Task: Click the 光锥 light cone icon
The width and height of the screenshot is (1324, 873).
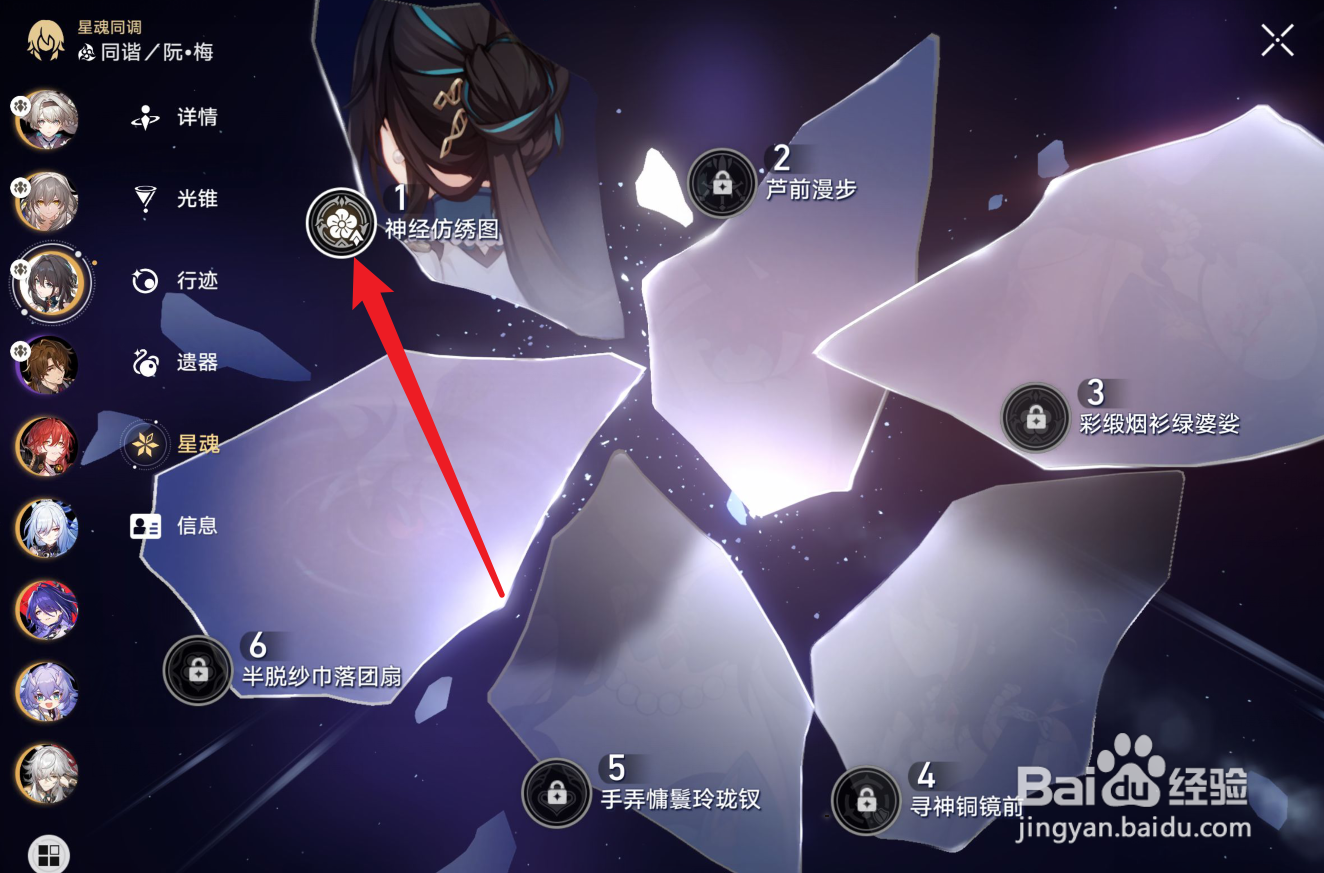Action: (144, 199)
